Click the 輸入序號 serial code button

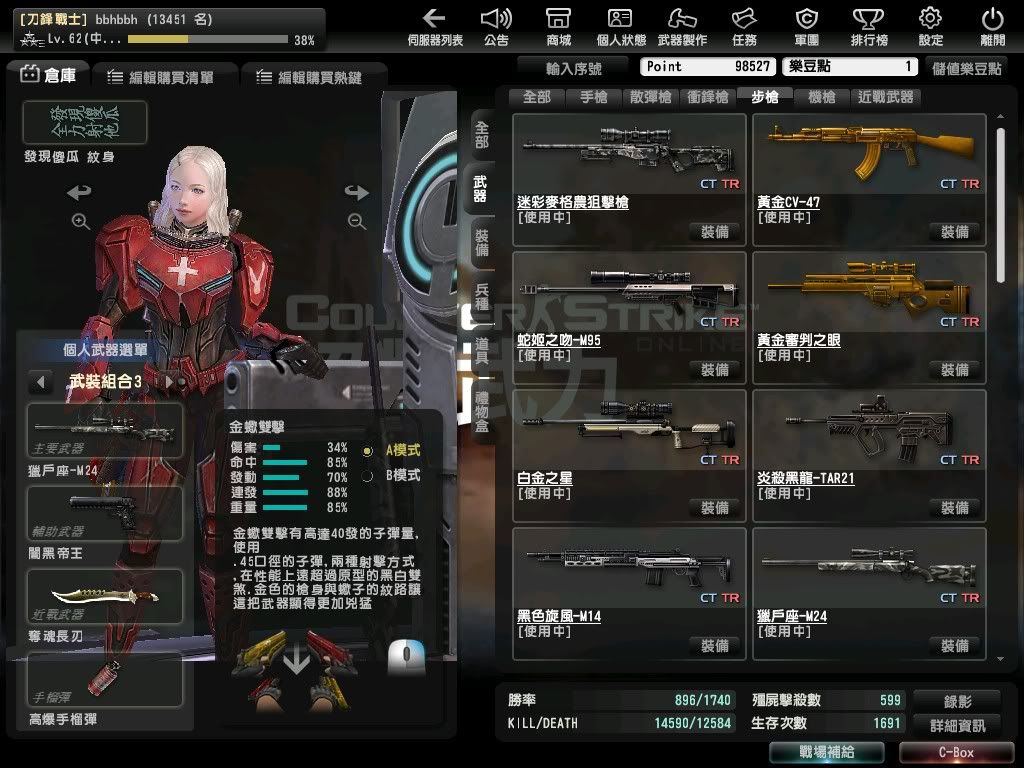(x=574, y=68)
